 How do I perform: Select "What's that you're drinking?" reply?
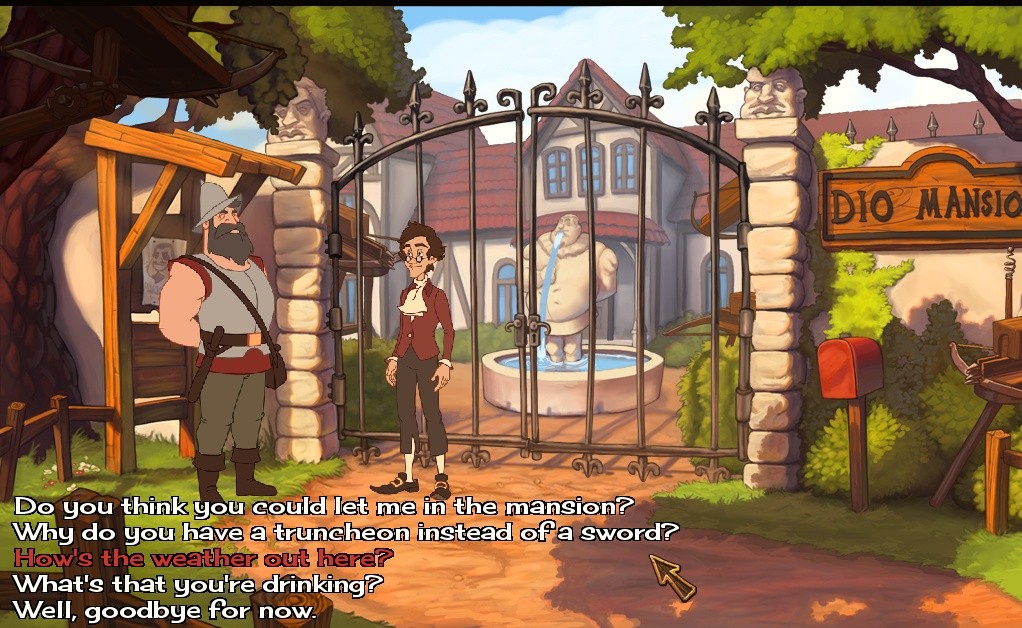point(198,582)
